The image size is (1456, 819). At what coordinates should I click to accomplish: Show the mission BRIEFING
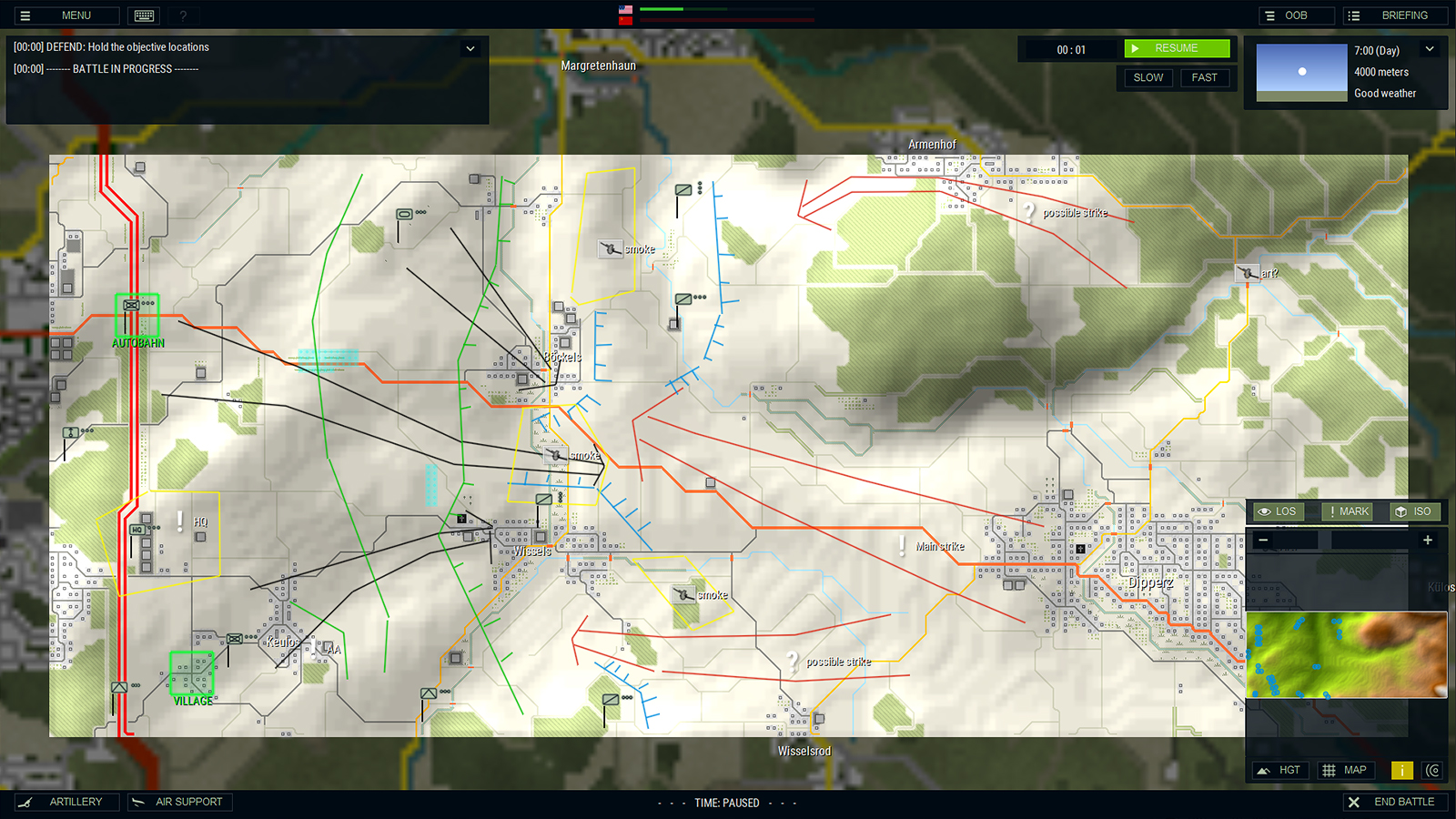[x=1392, y=15]
